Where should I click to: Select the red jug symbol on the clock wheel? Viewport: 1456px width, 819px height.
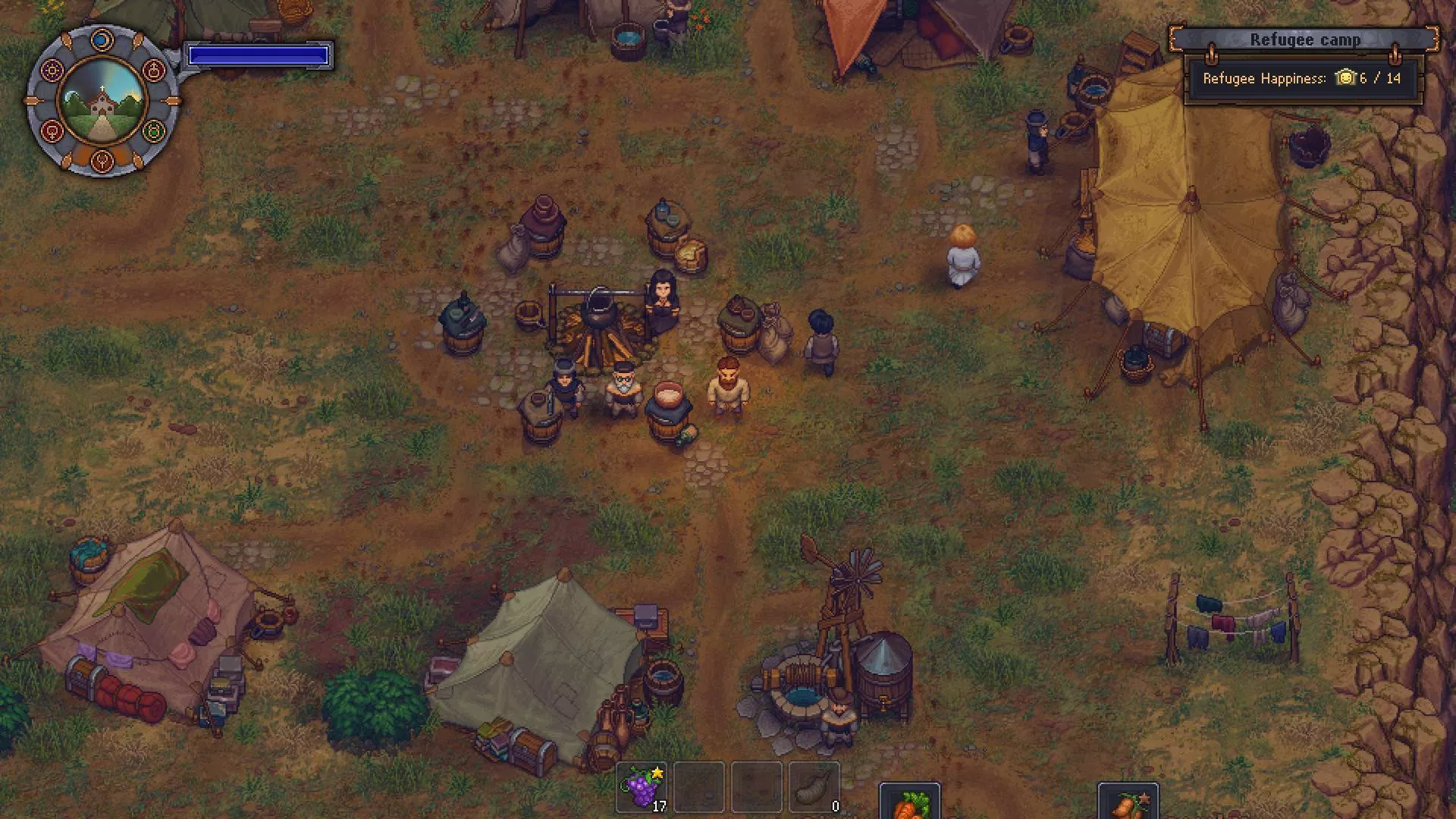coord(154,70)
